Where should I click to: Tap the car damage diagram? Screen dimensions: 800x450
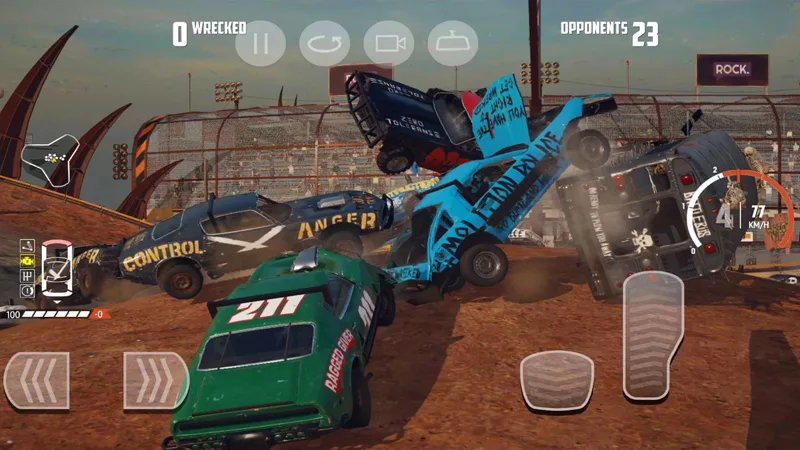pyautogui.click(x=56, y=268)
